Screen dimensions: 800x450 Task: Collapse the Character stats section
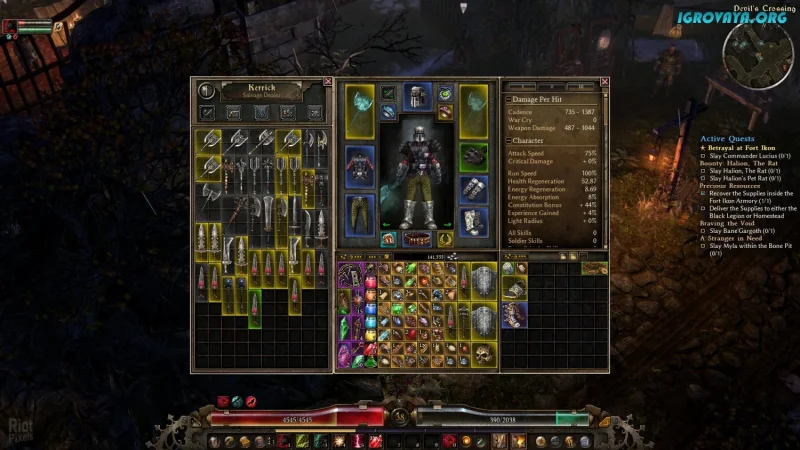(509, 141)
